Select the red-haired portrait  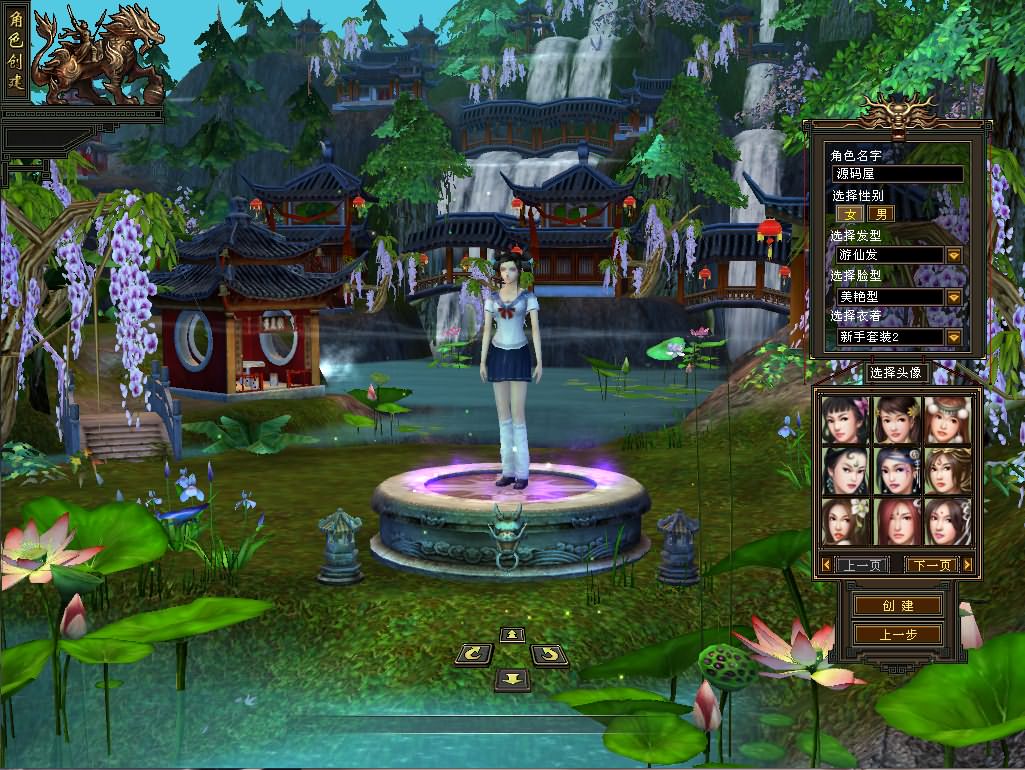click(x=894, y=521)
